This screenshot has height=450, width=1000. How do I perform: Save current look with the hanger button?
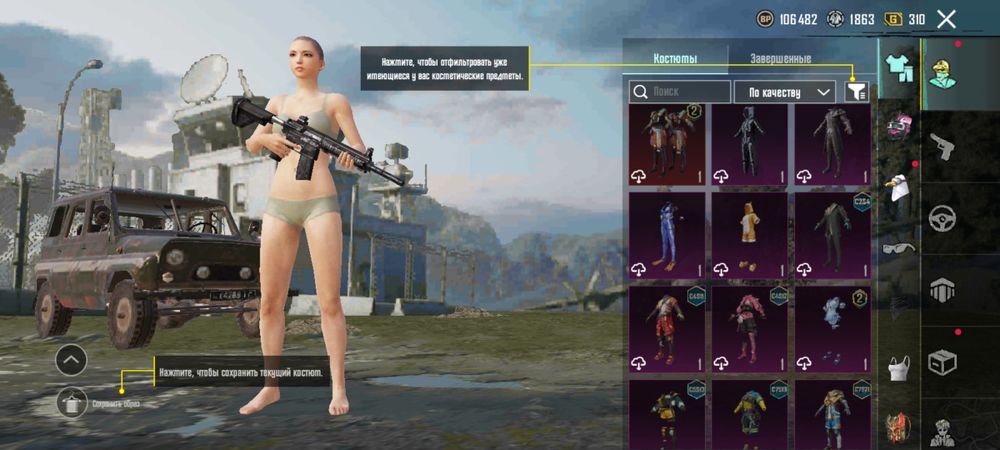pyautogui.click(x=71, y=402)
